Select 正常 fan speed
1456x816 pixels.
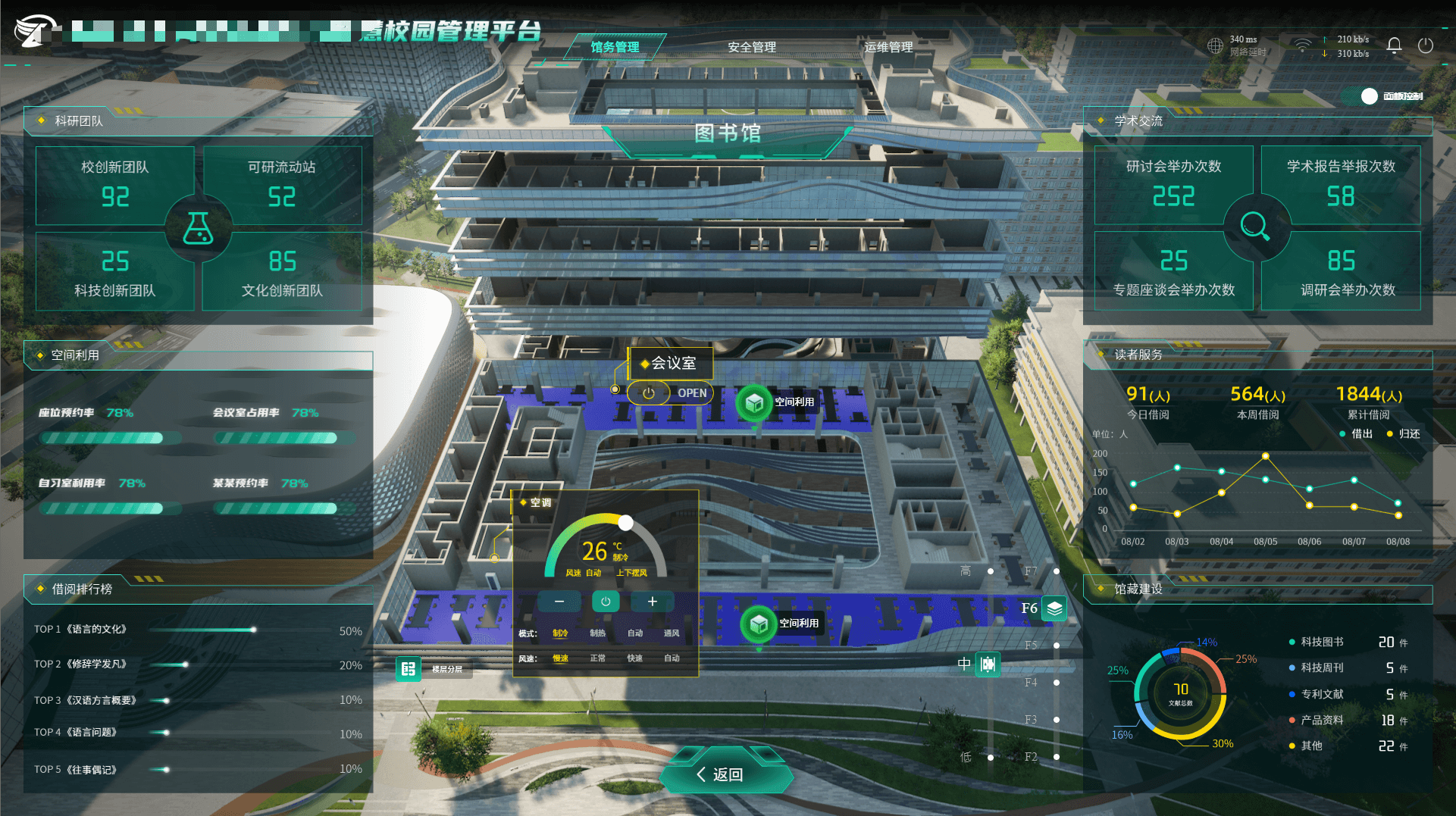tap(597, 658)
